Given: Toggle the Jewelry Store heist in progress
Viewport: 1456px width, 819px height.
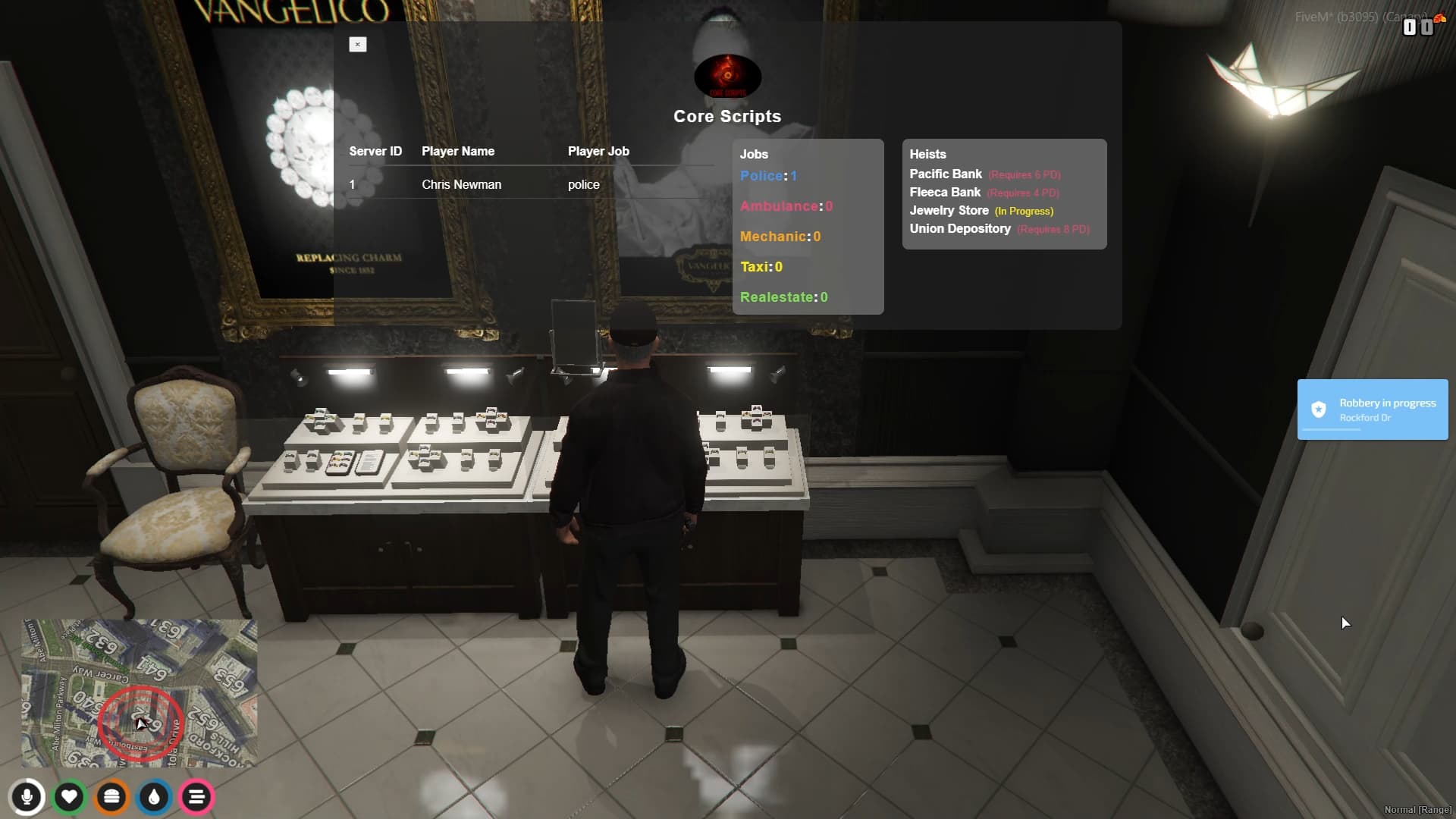Looking at the screenshot, I should coord(949,210).
